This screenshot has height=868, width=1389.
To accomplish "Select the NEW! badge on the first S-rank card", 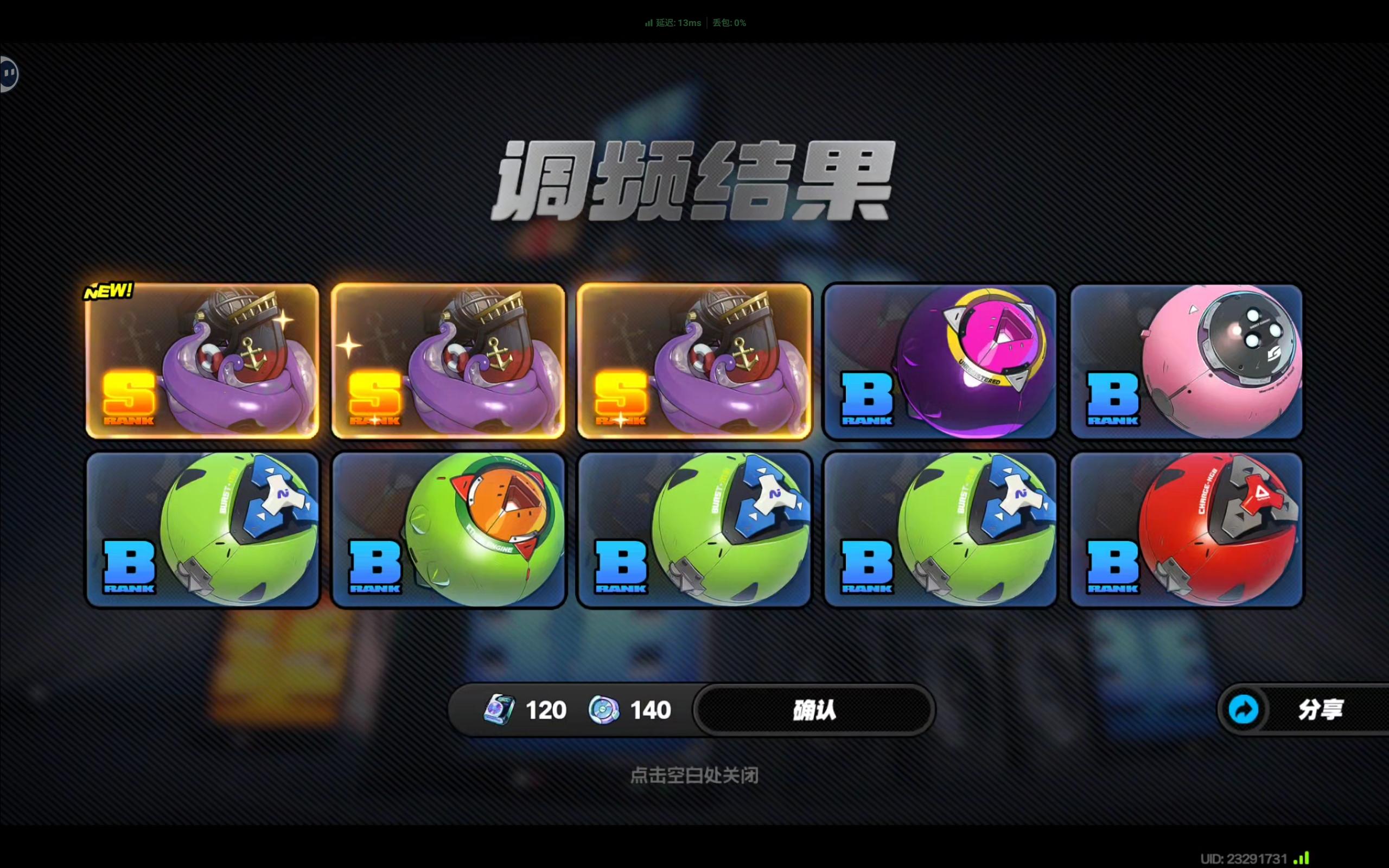I will (x=109, y=292).
